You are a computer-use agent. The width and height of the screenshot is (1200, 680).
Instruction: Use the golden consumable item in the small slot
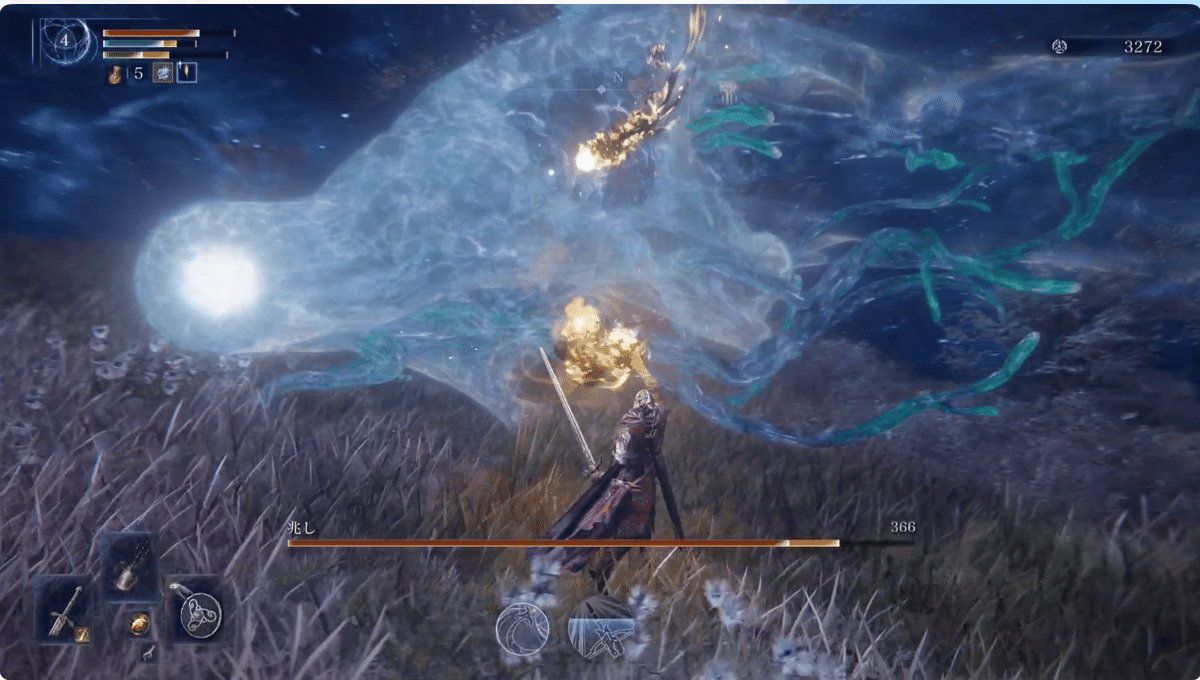click(139, 623)
